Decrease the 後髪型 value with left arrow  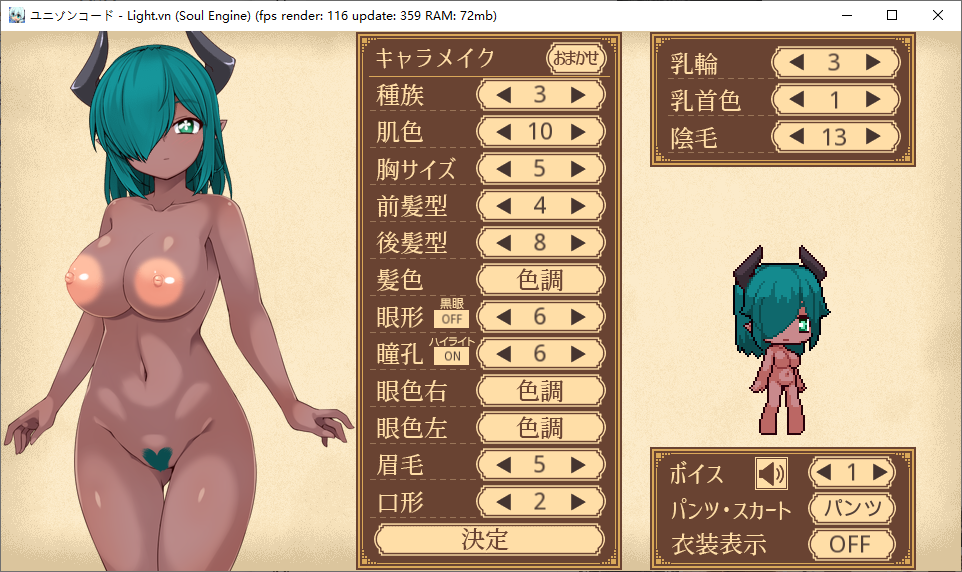click(x=504, y=243)
